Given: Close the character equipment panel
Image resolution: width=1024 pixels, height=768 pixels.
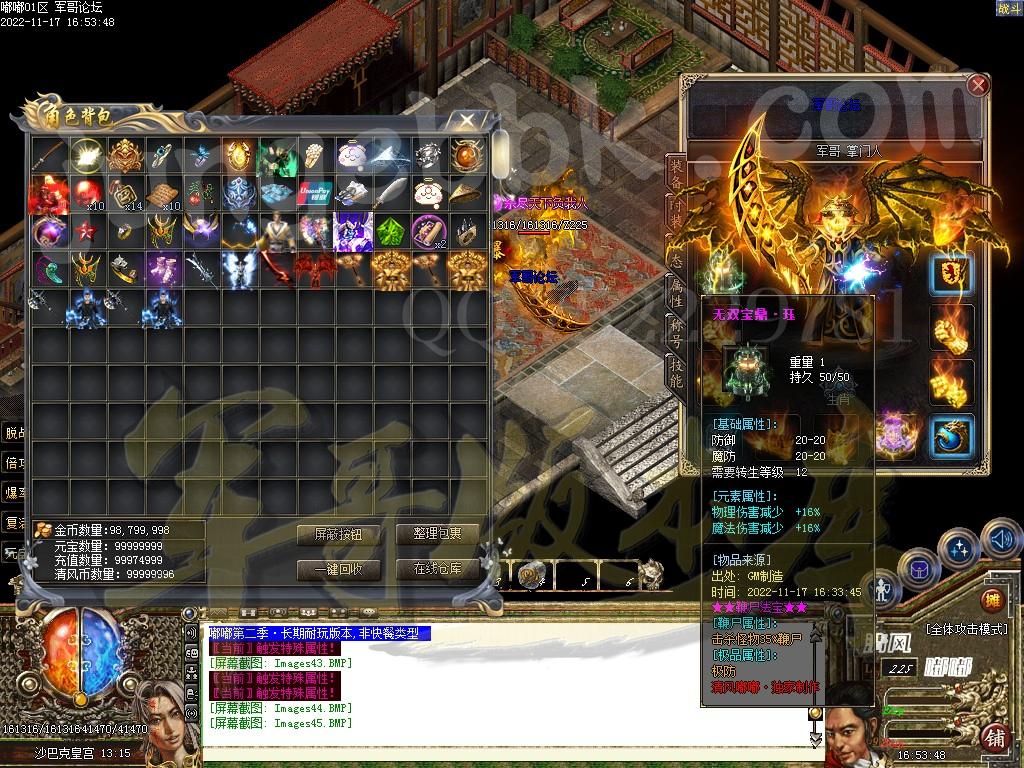Looking at the screenshot, I should (978, 86).
